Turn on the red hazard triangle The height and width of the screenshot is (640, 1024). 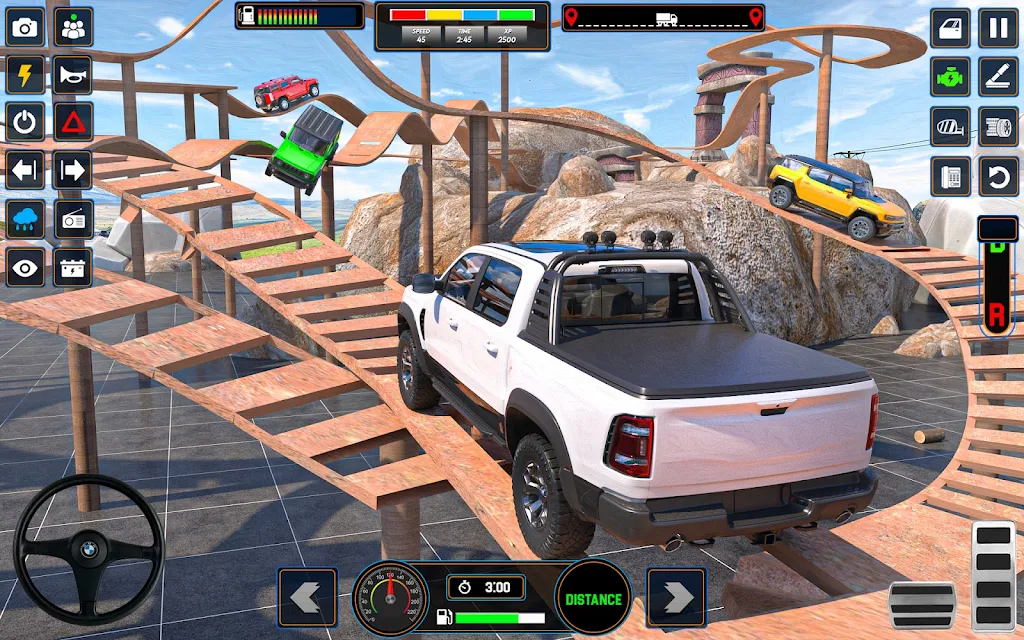(73, 122)
